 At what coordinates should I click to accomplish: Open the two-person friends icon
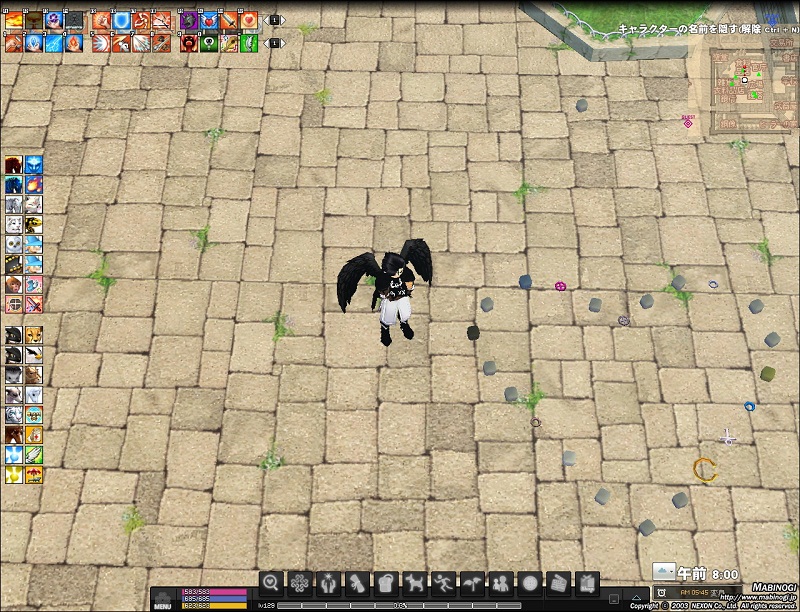[x=500, y=582]
